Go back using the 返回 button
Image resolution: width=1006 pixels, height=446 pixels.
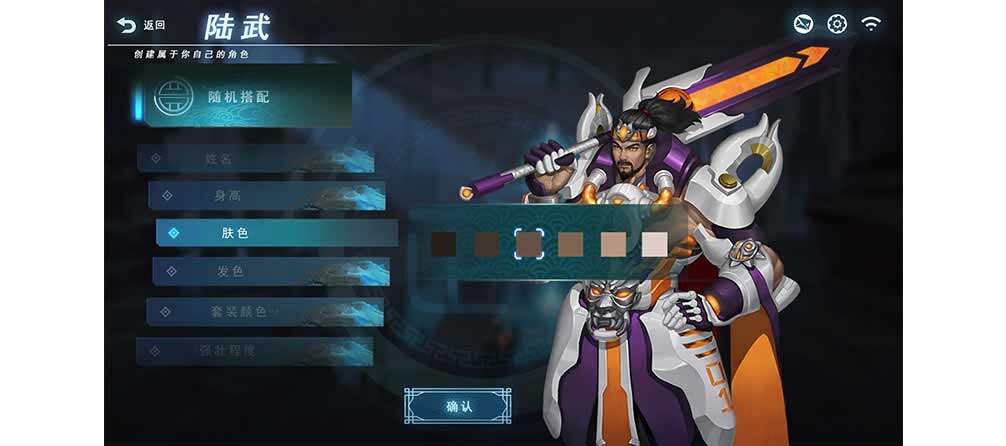140,25
